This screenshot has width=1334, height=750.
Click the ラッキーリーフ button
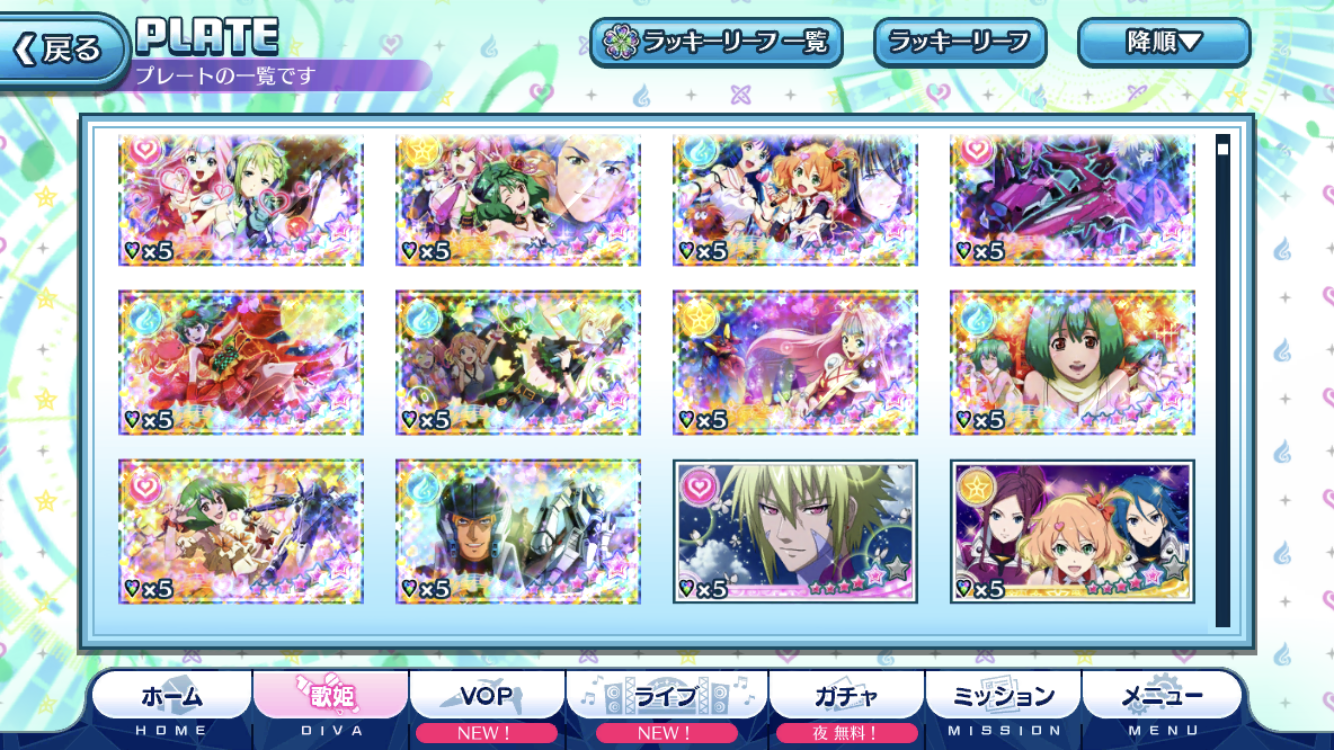click(959, 42)
